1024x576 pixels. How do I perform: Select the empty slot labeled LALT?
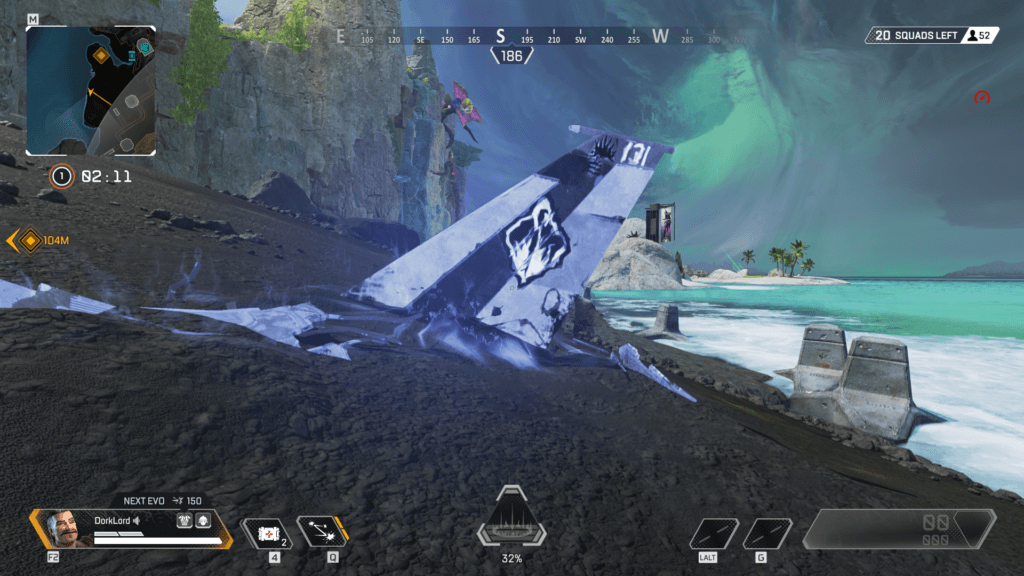click(x=714, y=533)
